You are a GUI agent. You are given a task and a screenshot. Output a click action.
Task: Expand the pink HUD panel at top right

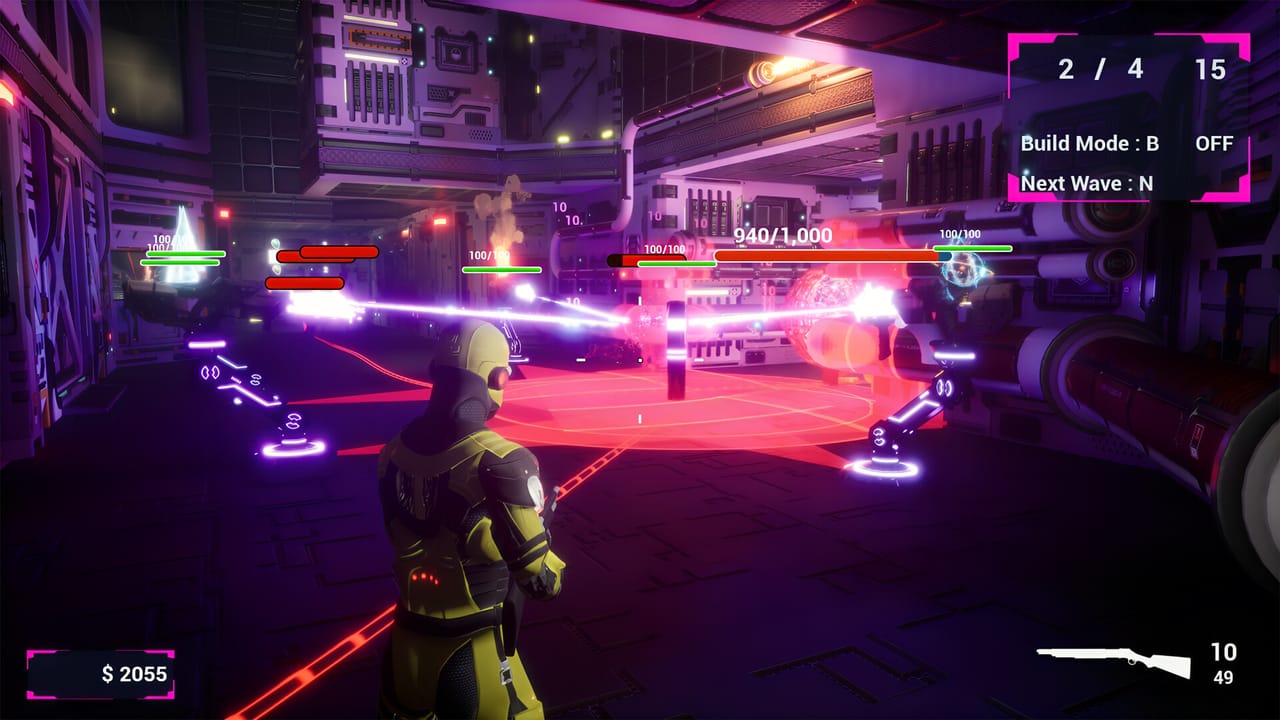click(x=1128, y=117)
